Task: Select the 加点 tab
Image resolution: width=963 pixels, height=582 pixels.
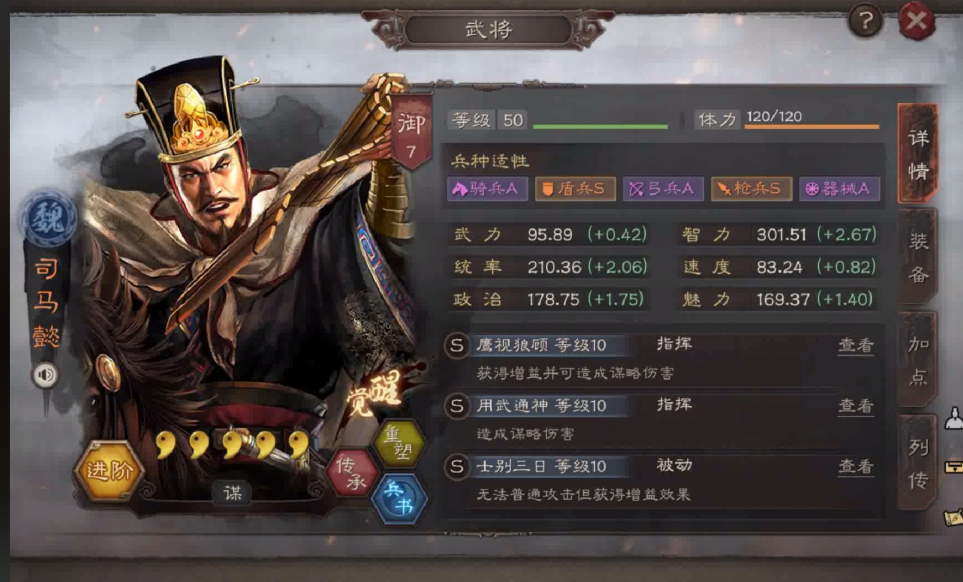Action: coord(918,360)
